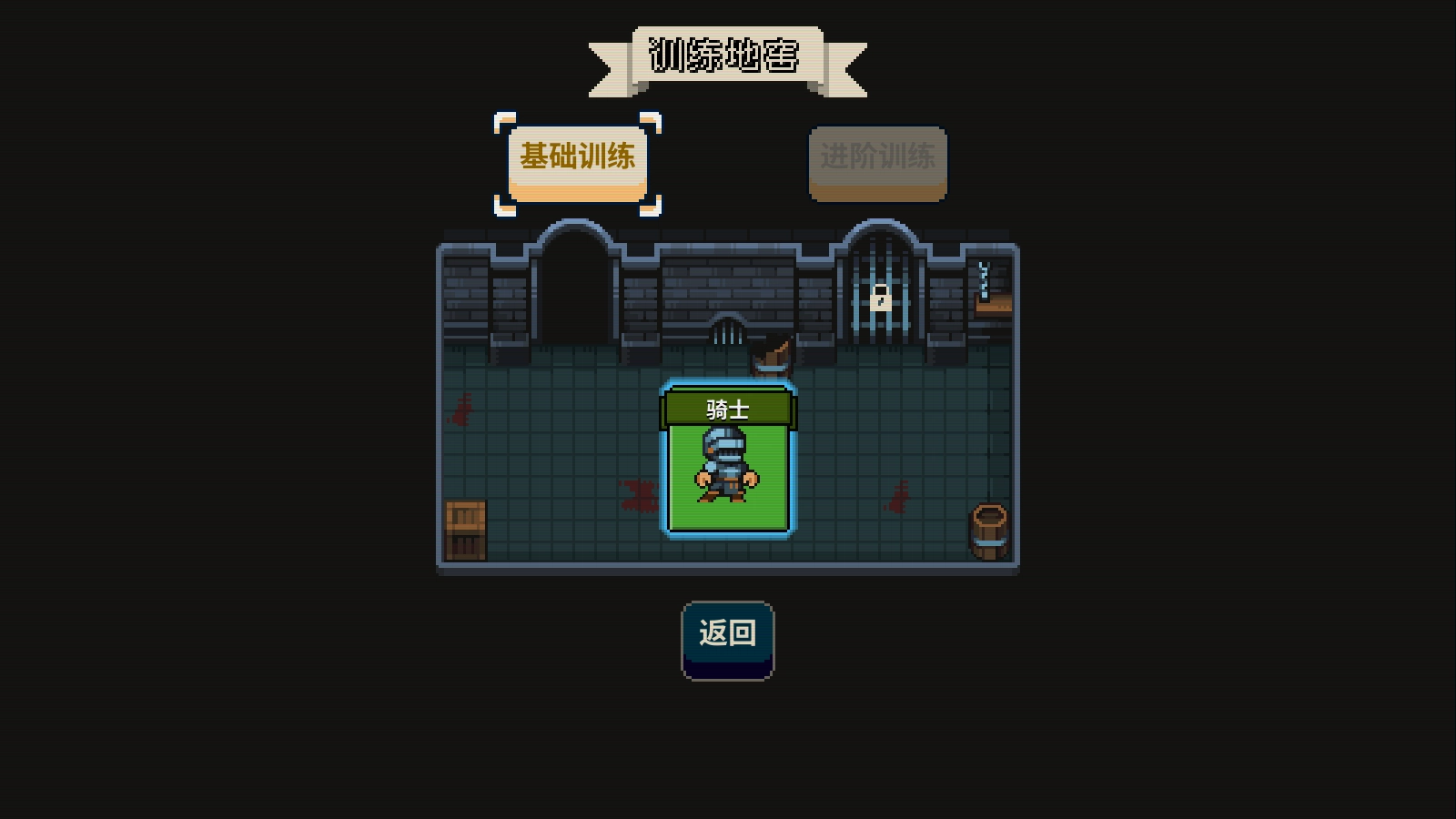Open the wooden crate in the bottom-left corner
Image resolution: width=1456 pixels, height=819 pixels.
pos(467,528)
